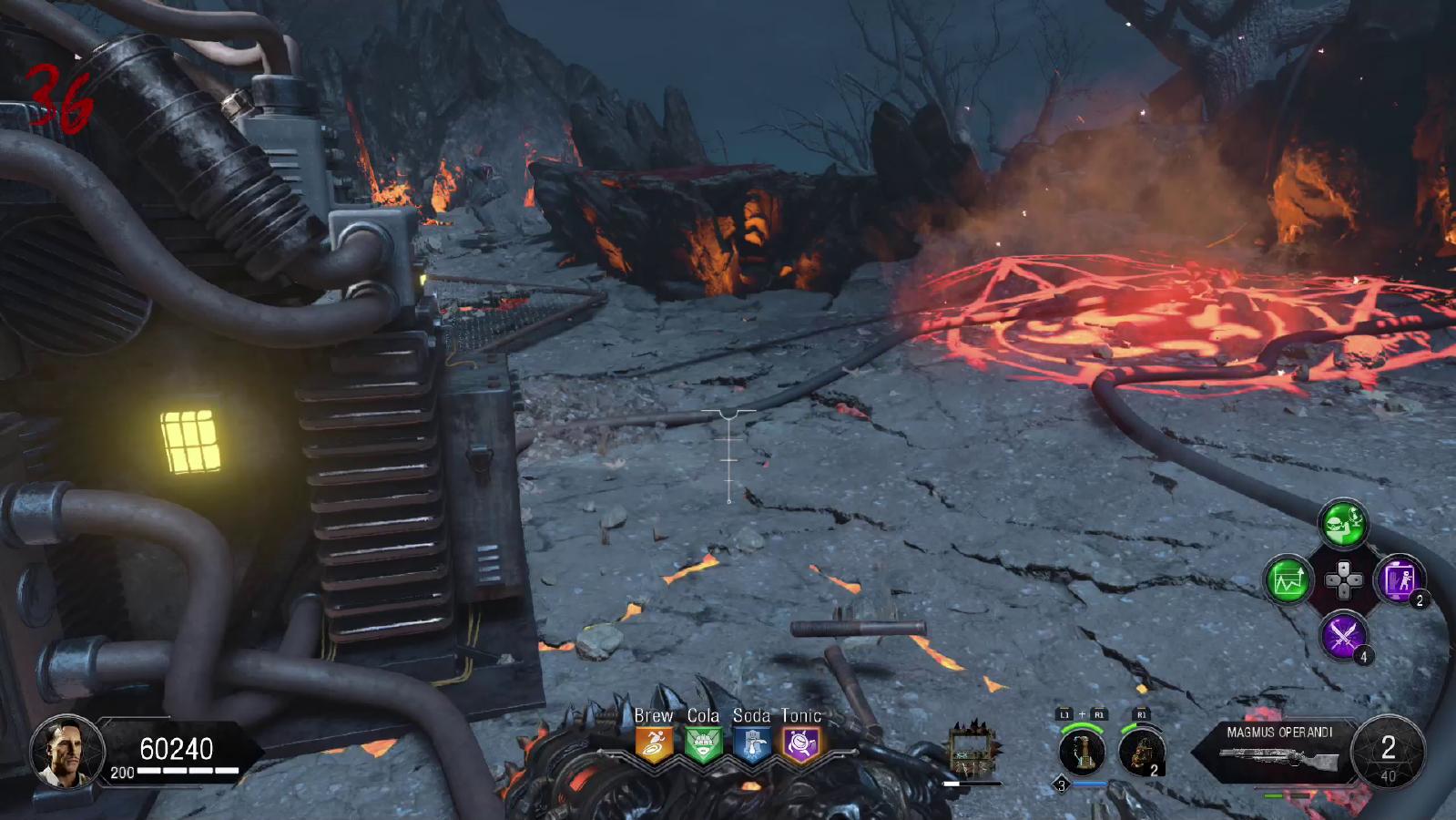The width and height of the screenshot is (1456, 820).
Task: Select the orange Brew perk icon
Action: pyautogui.click(x=654, y=745)
